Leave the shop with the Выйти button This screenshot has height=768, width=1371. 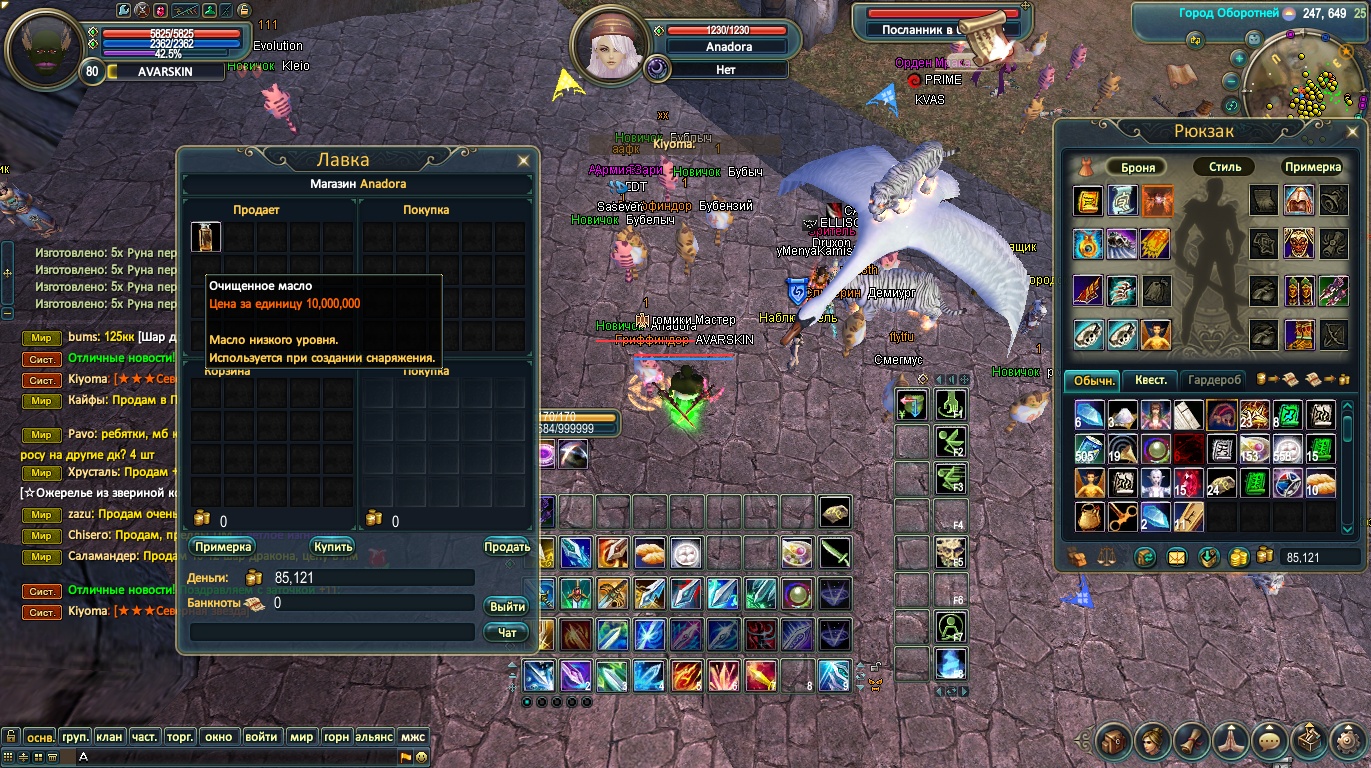(508, 607)
